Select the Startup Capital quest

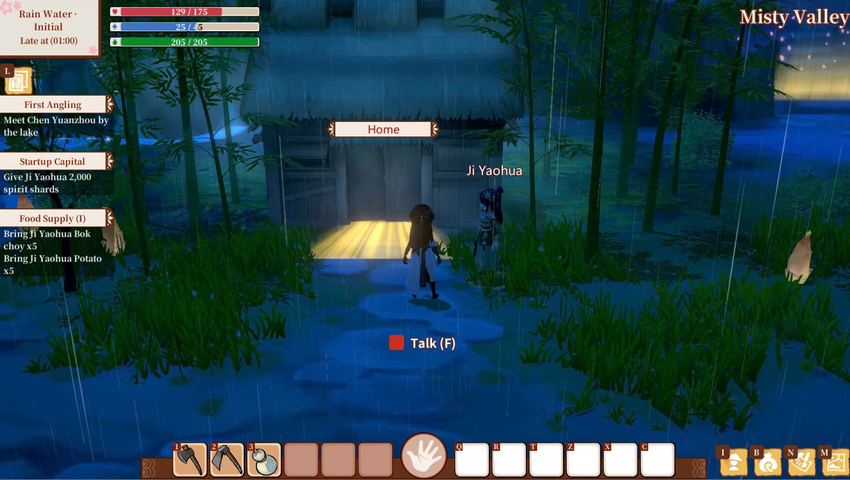pyautogui.click(x=55, y=161)
